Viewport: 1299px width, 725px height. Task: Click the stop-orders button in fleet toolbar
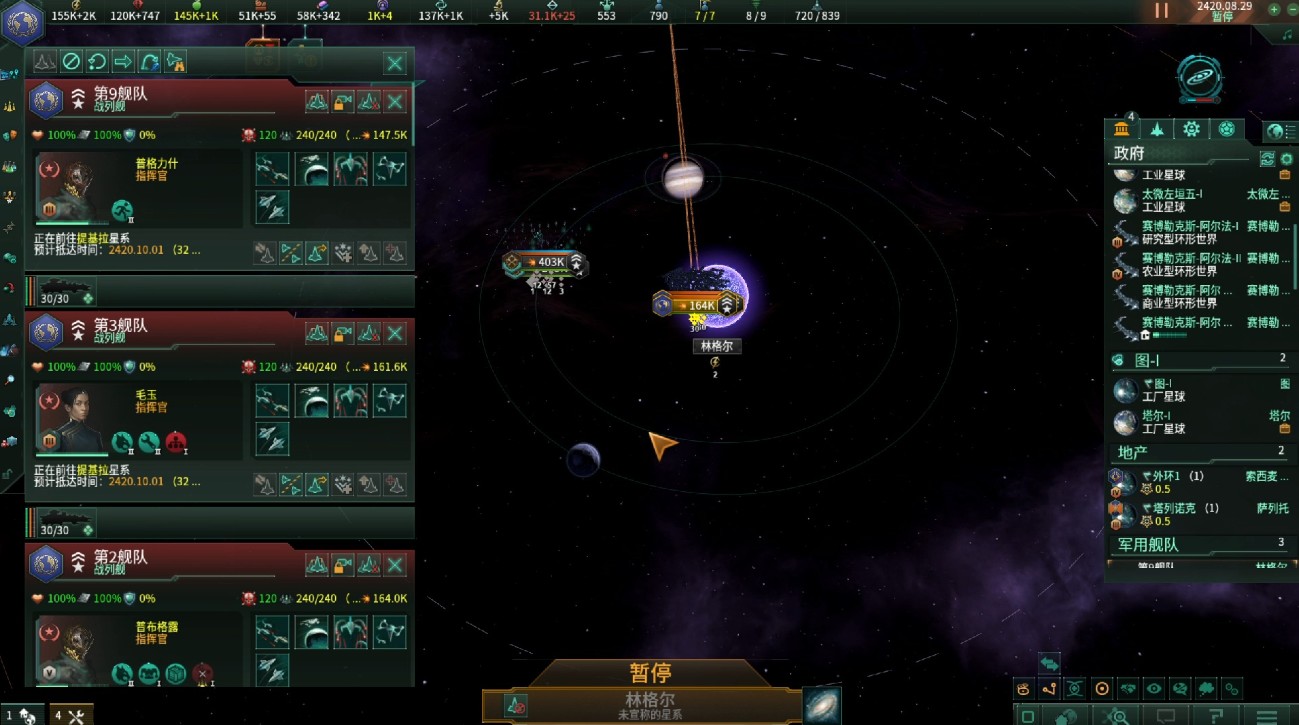pos(71,62)
